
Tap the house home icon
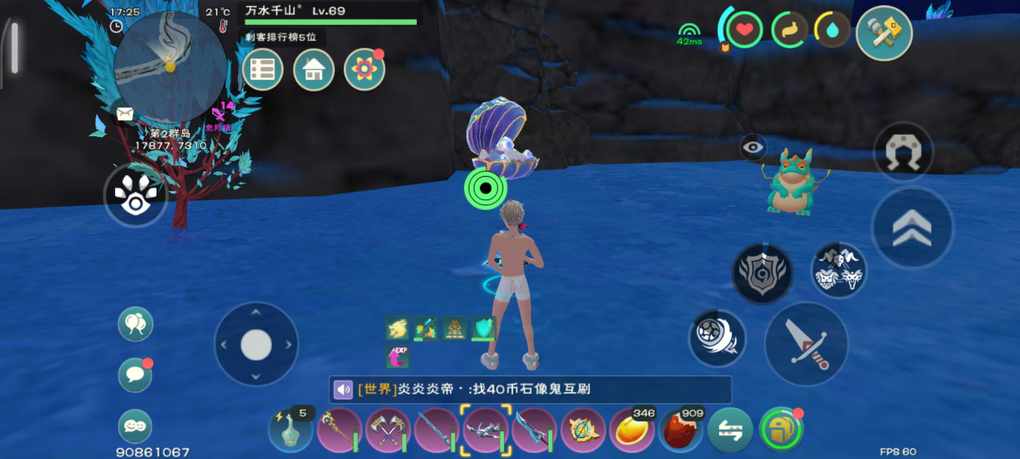coord(313,70)
